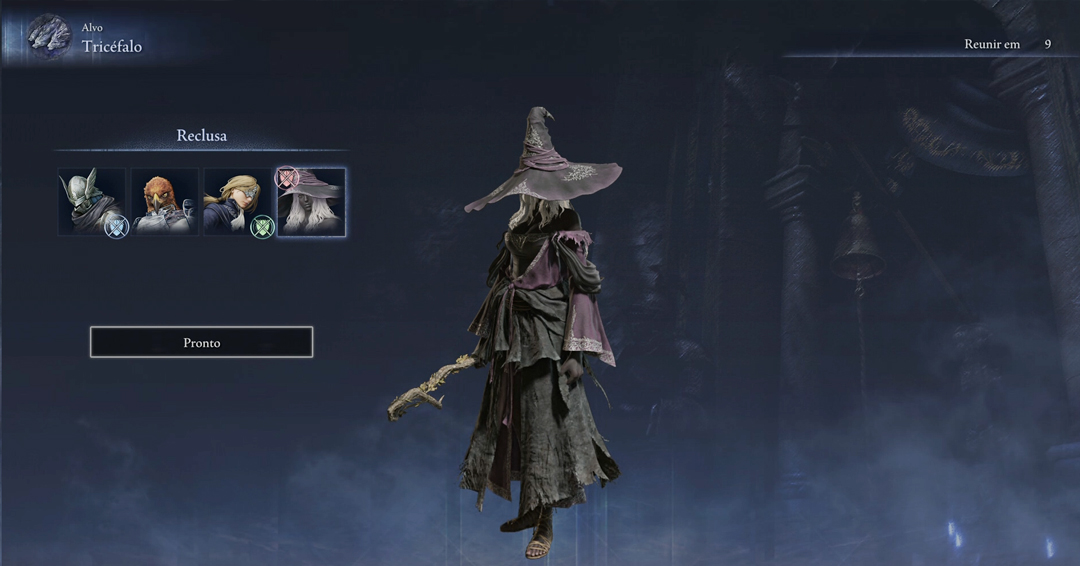Select the winged-helmet knight portrait
1080x566 pixels.
point(92,202)
